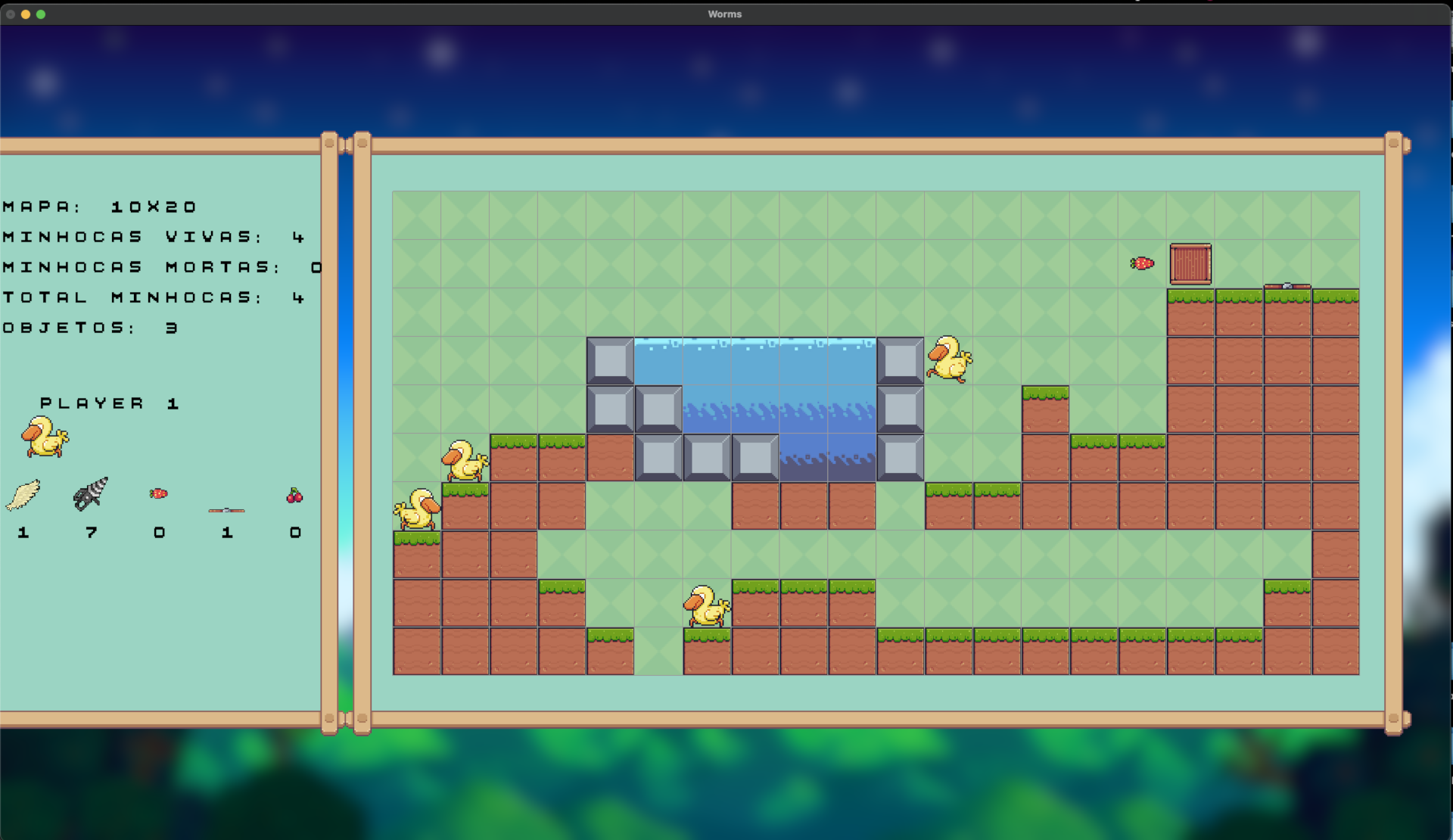The width and height of the screenshot is (1453, 840).
Task: Select the feather wing item
Action: coord(23,495)
